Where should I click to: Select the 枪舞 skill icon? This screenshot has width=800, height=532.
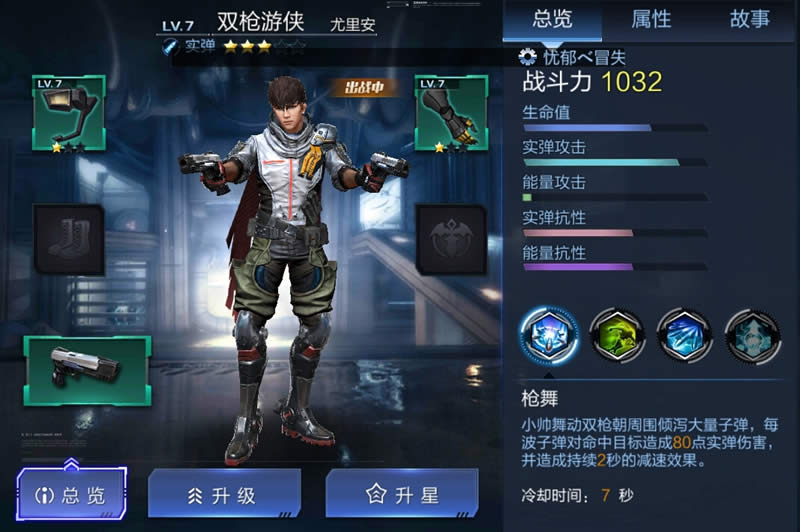547,336
